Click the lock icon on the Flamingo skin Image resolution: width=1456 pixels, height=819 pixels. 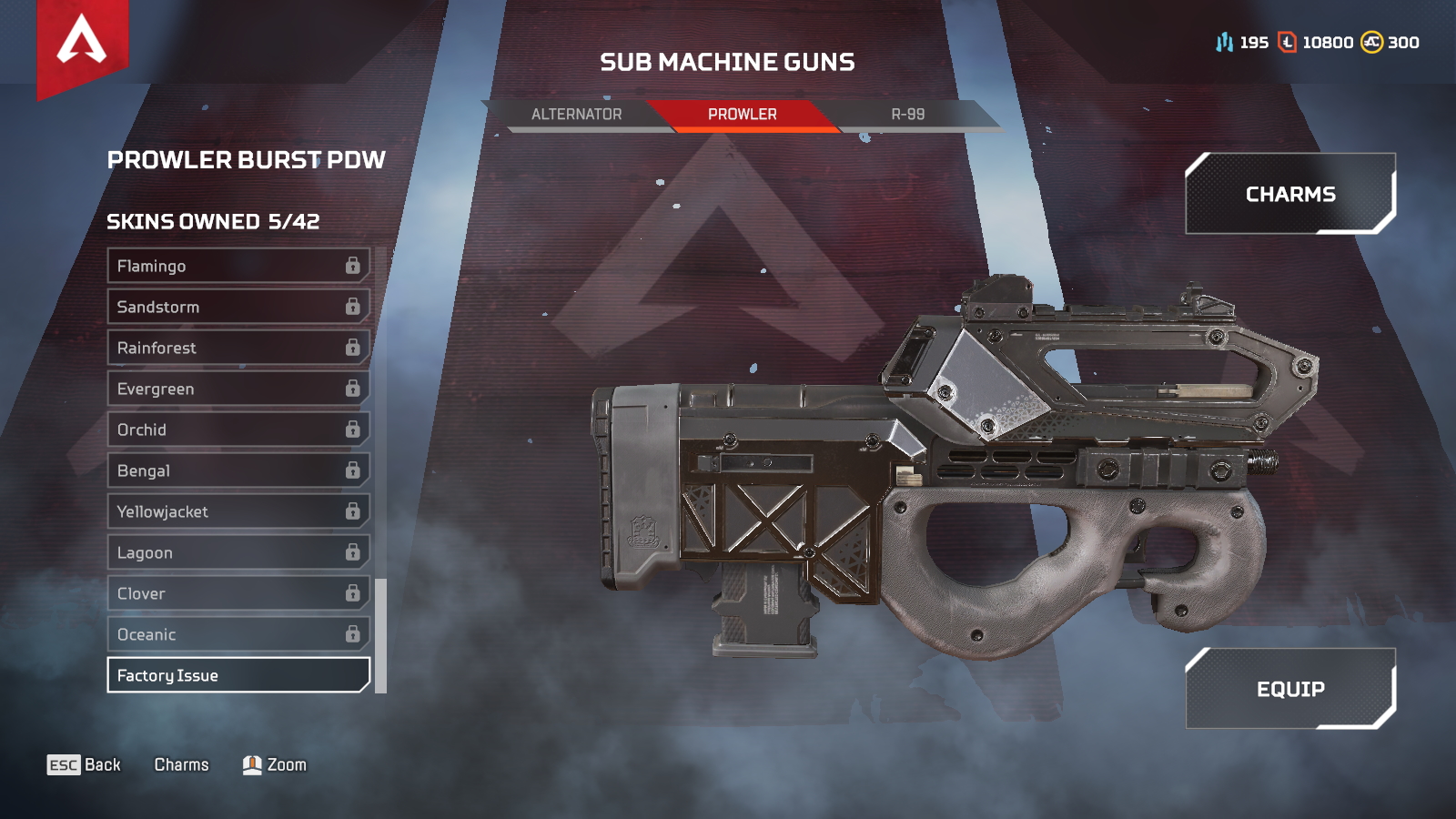(x=351, y=266)
